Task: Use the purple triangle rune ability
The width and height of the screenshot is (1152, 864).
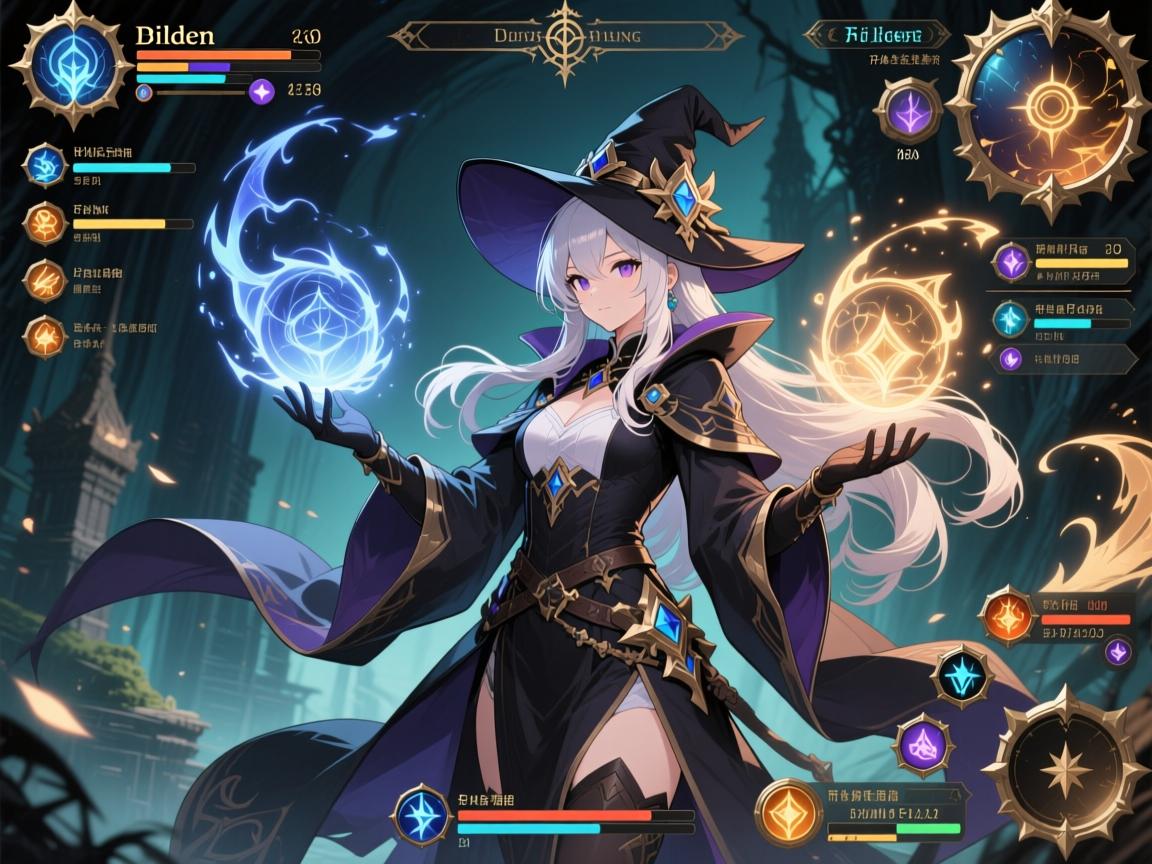Action: (x=920, y=745)
